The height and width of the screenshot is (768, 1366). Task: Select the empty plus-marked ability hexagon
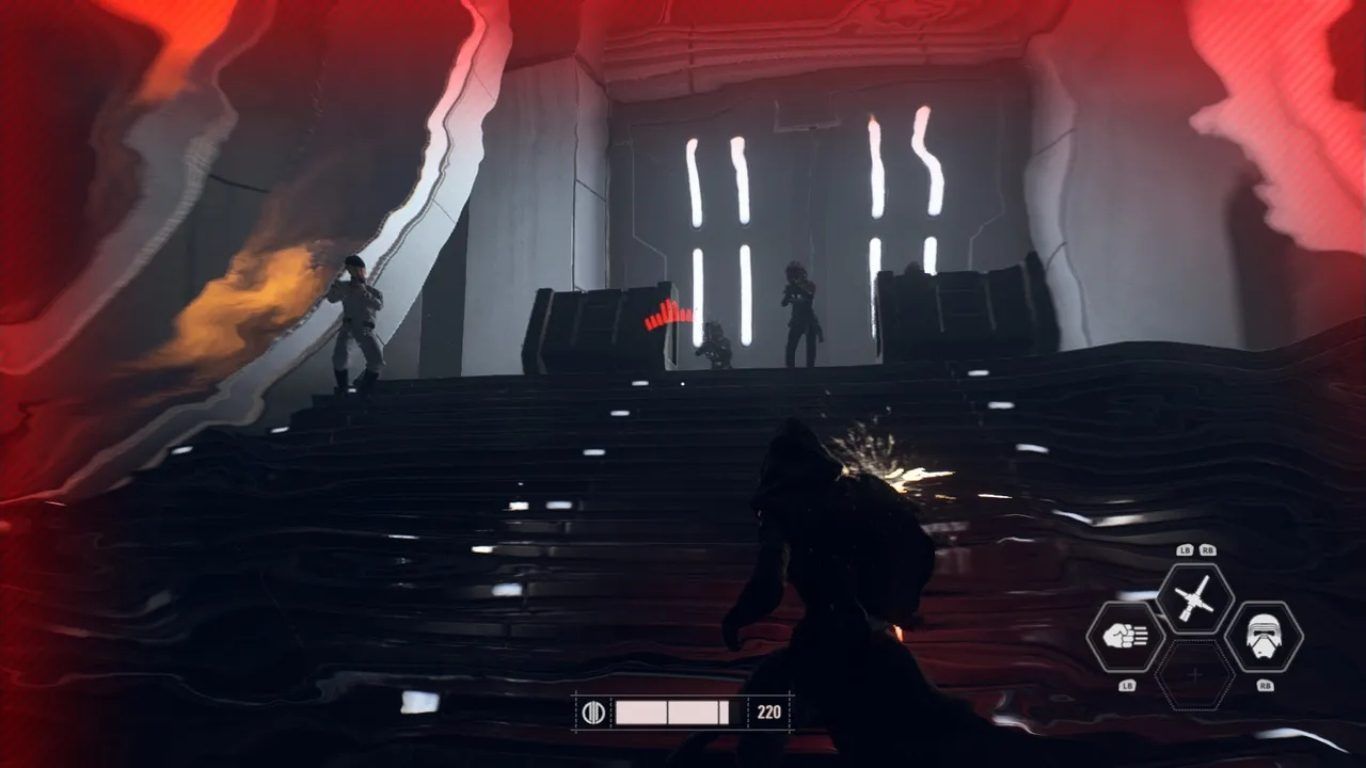(1195, 675)
